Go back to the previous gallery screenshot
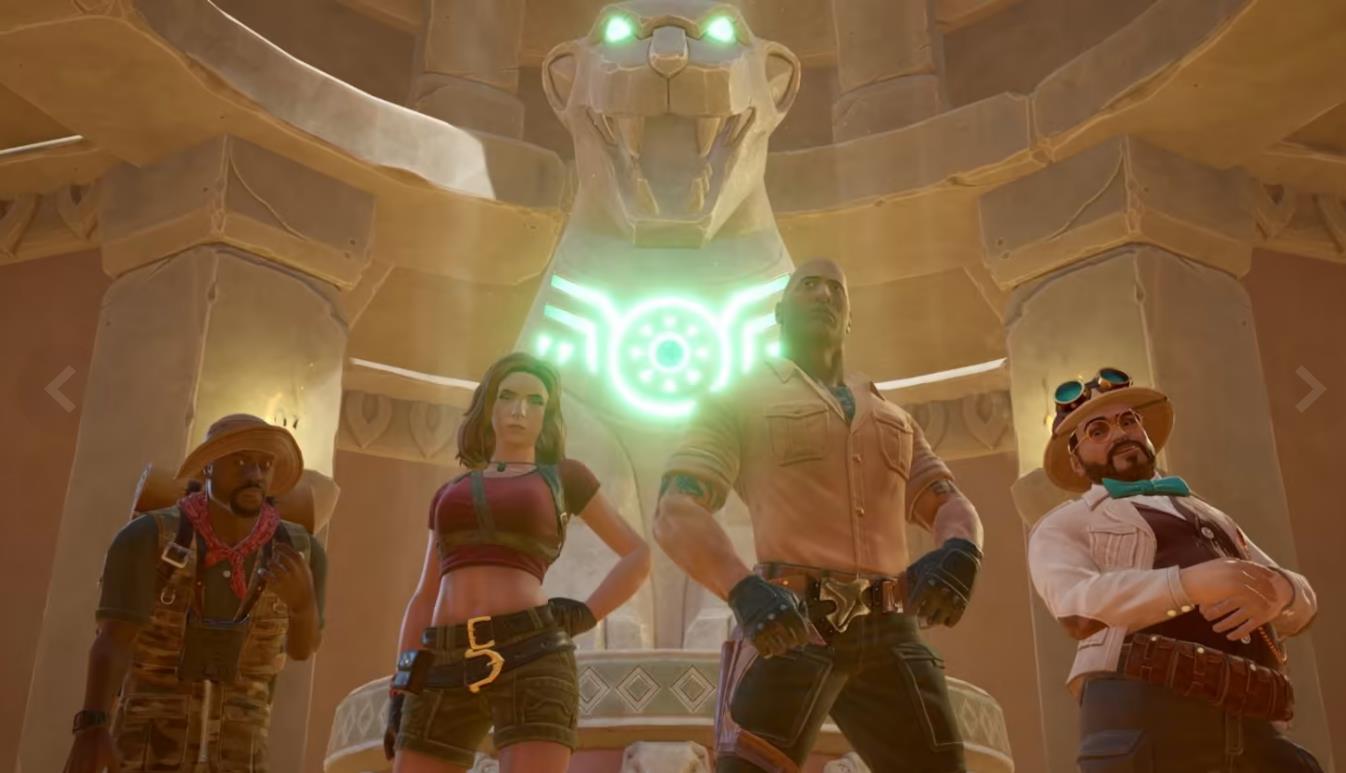The width and height of the screenshot is (1346, 773). (59, 388)
